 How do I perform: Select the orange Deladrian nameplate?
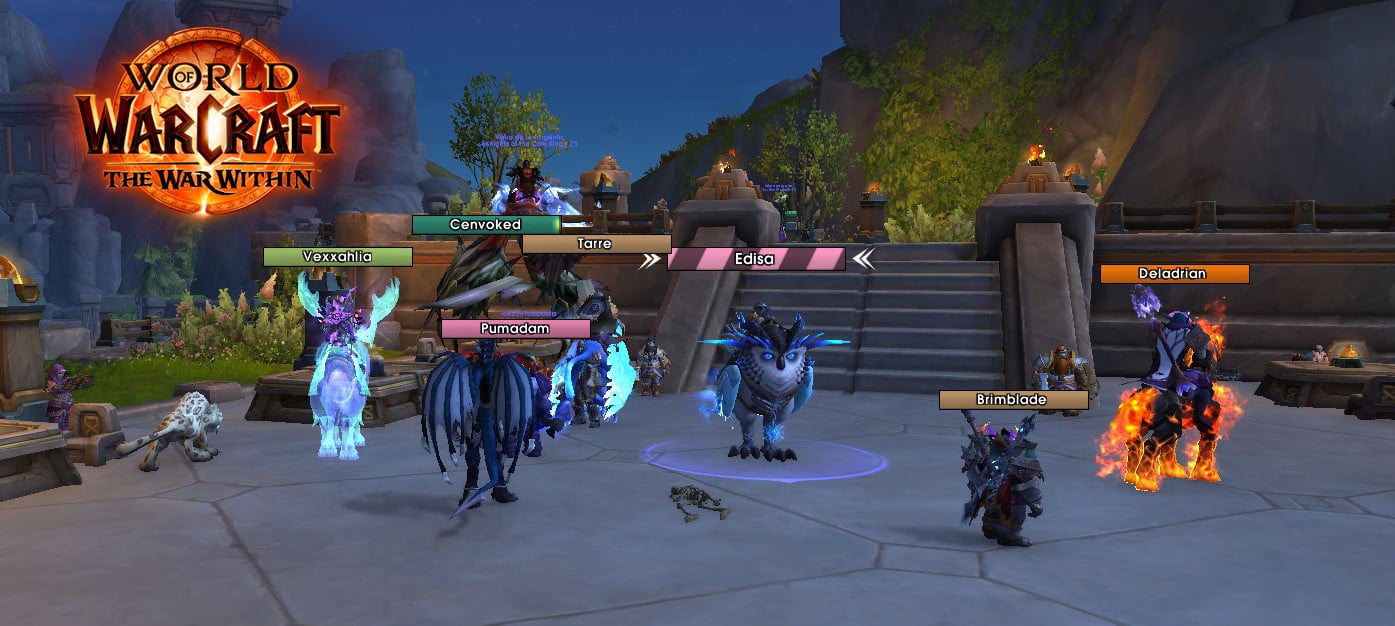[x=1174, y=274]
